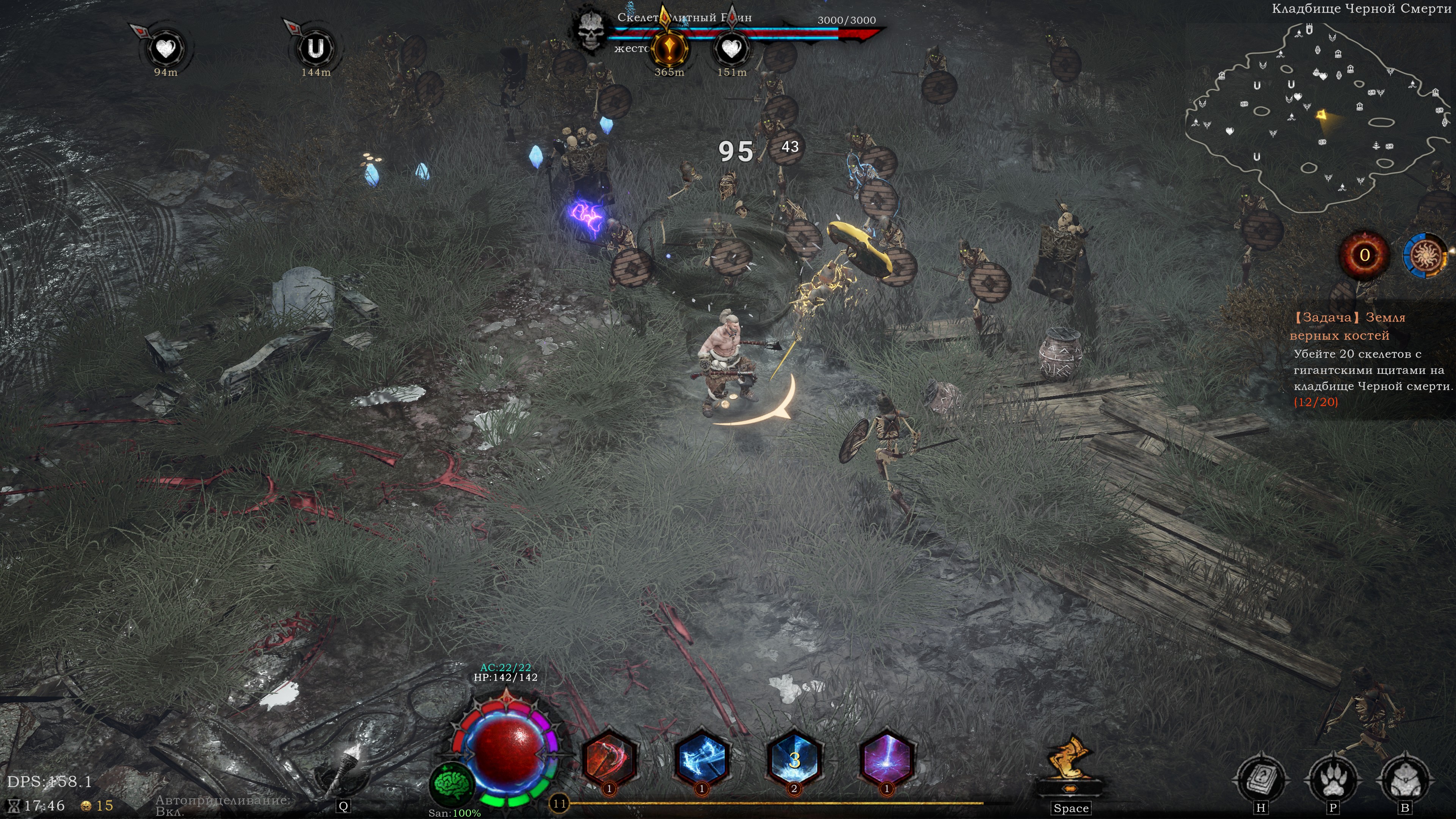Activate the red scythe slash skill
Viewport: 1456px width, 819px height.
click(609, 759)
